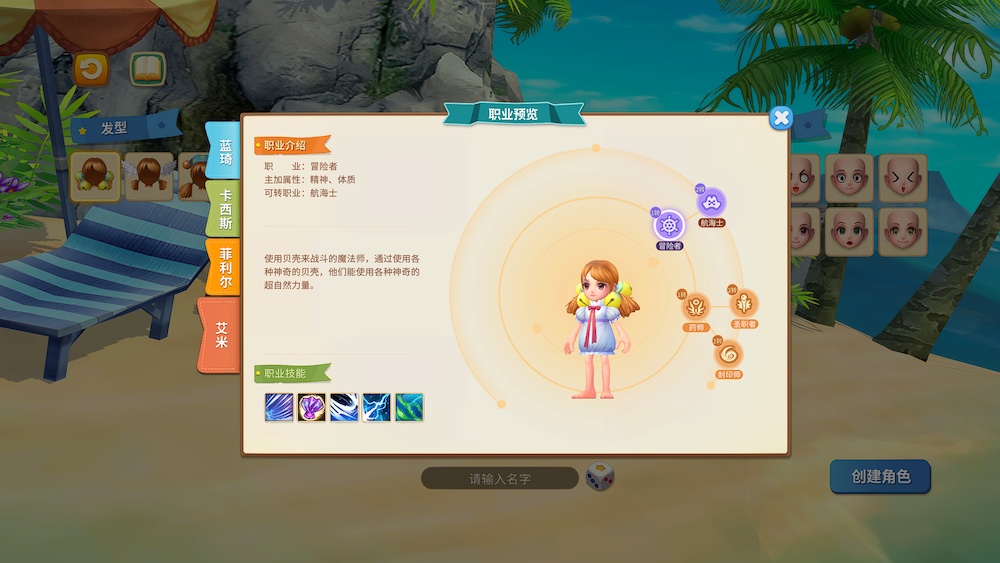Check the green vine skill icon

409,407
